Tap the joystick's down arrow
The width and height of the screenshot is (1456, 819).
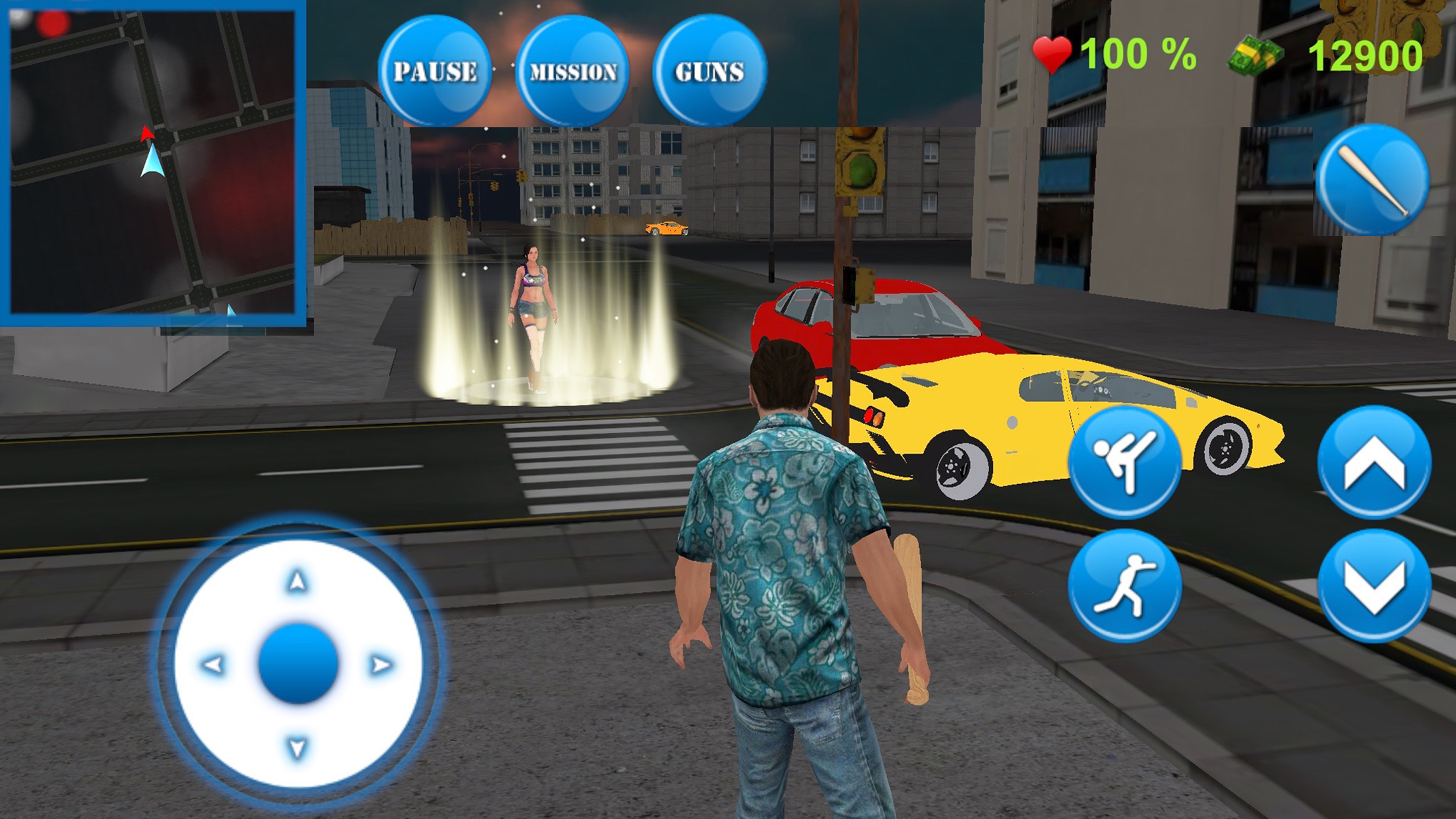297,748
